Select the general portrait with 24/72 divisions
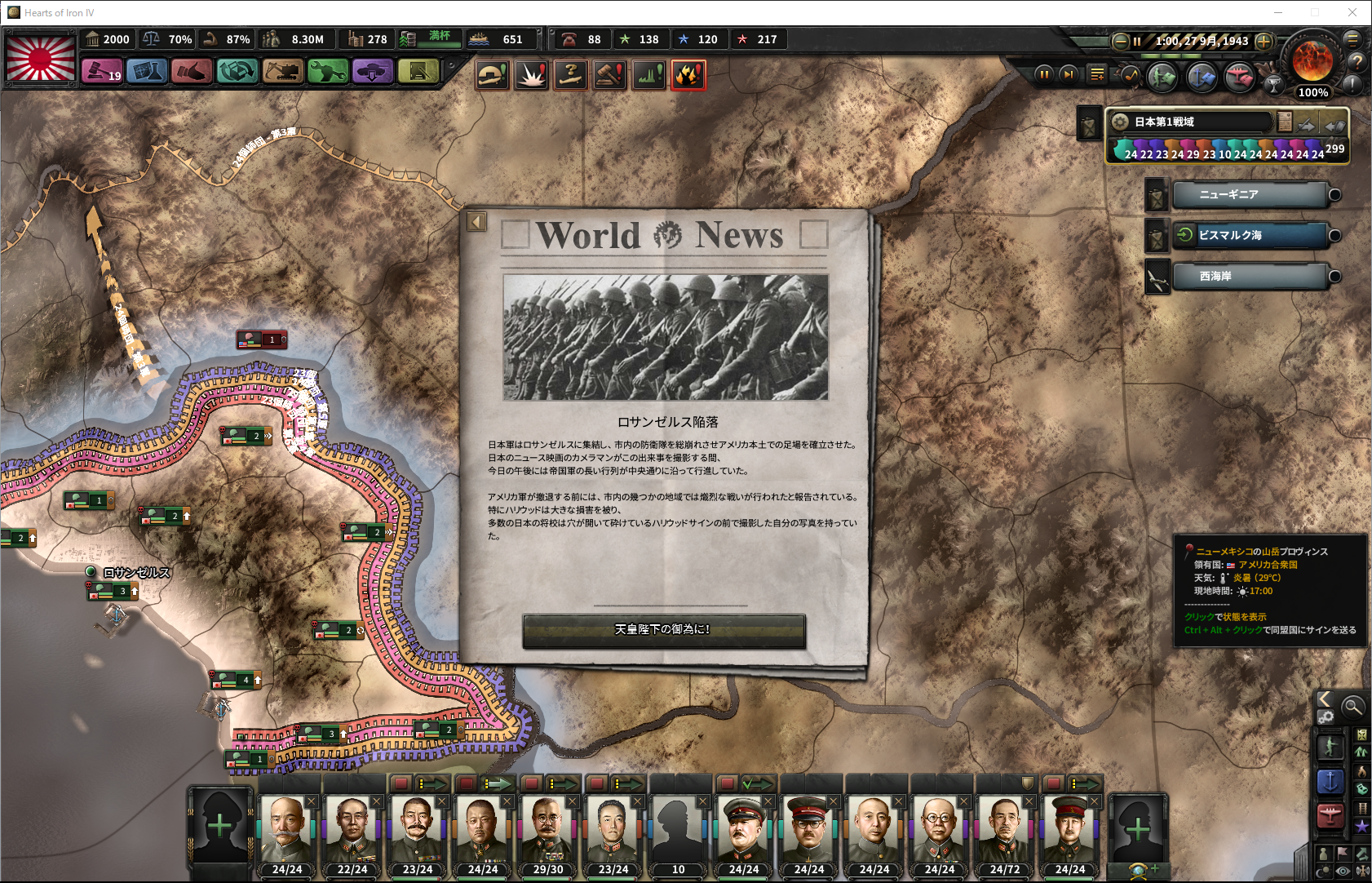The width and height of the screenshot is (1372, 883). coord(1004,831)
